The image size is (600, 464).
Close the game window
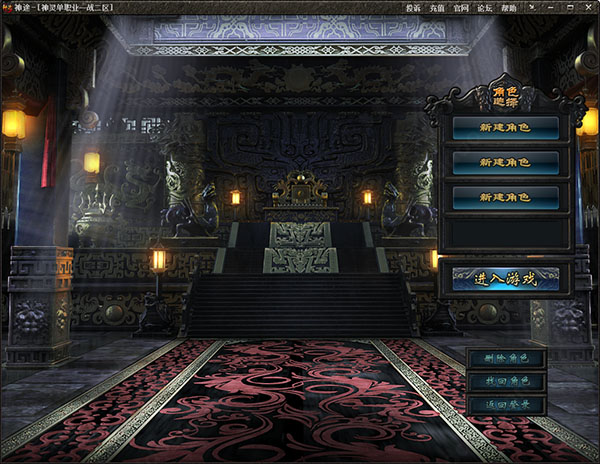coord(586,7)
